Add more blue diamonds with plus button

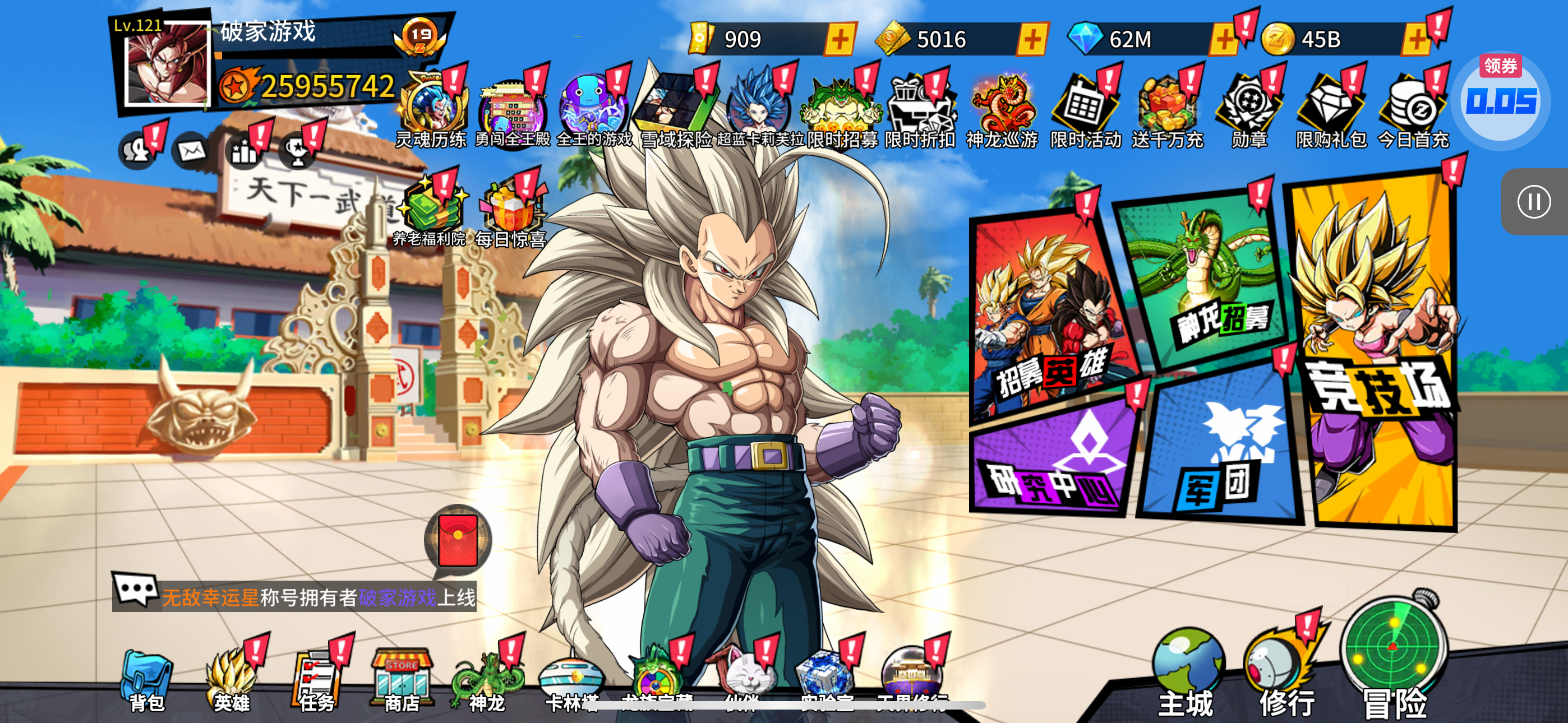[x=1224, y=40]
